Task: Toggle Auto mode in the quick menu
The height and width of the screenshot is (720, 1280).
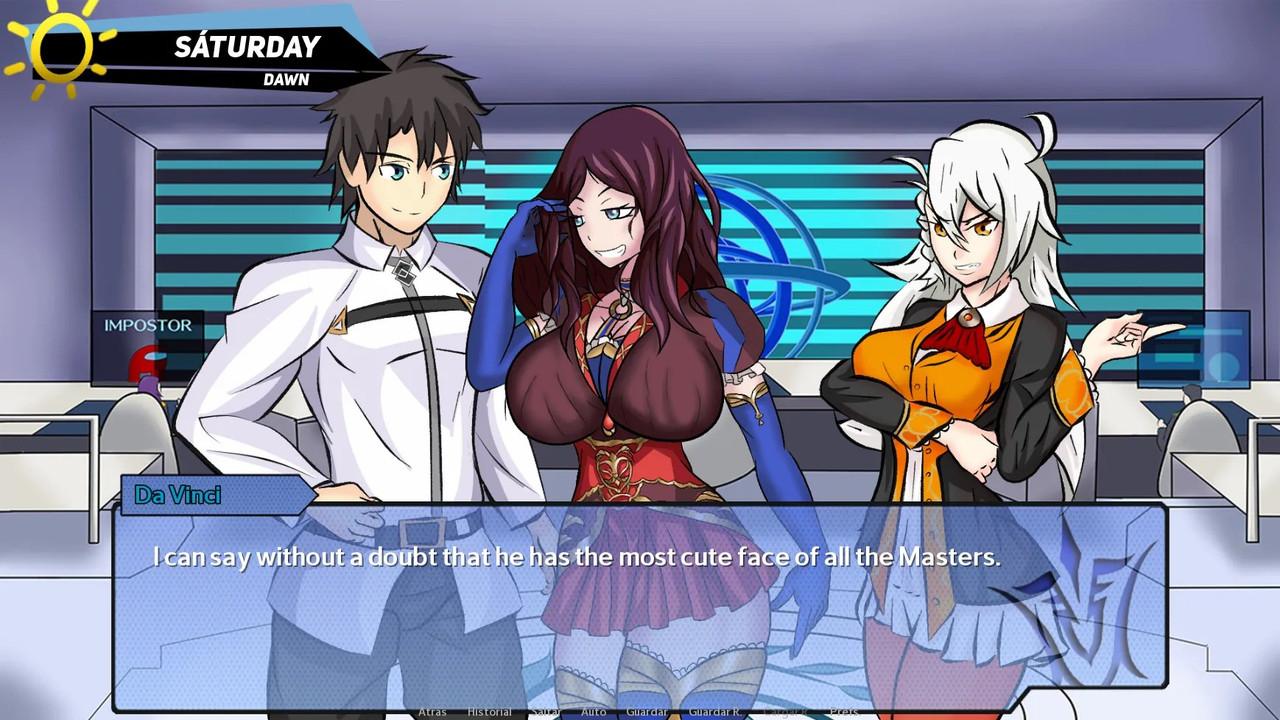Action: pyautogui.click(x=594, y=712)
